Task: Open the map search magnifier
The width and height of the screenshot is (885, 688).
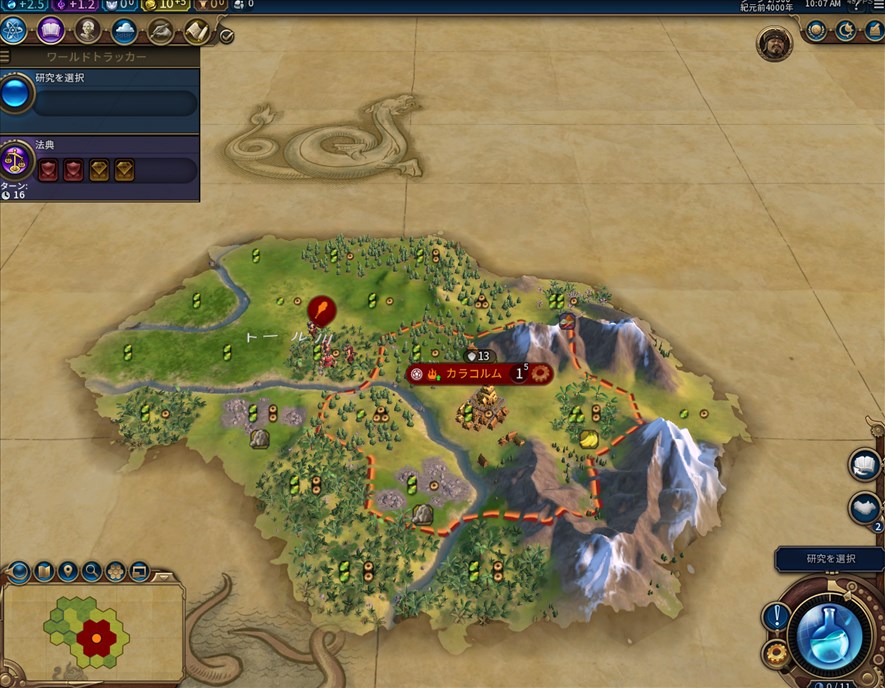Action: (92, 572)
